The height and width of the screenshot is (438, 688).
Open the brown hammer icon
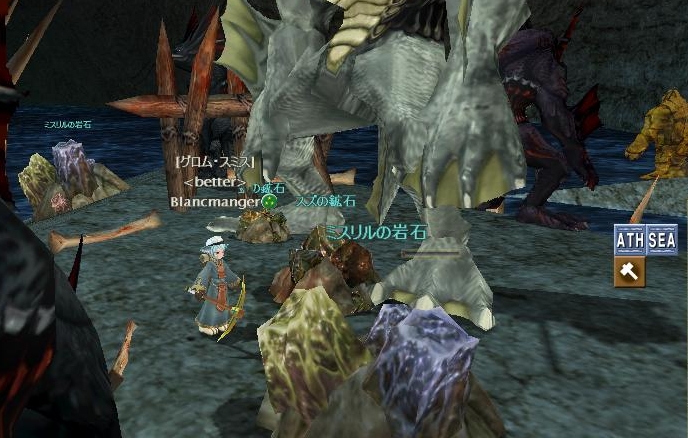coord(630,271)
